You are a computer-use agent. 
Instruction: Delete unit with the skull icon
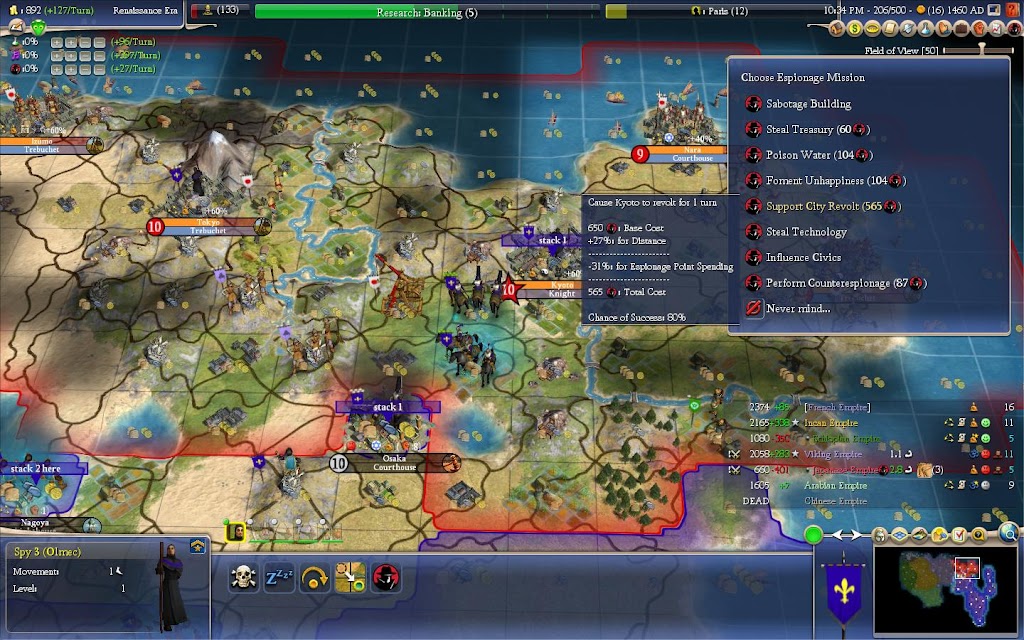tap(243, 578)
